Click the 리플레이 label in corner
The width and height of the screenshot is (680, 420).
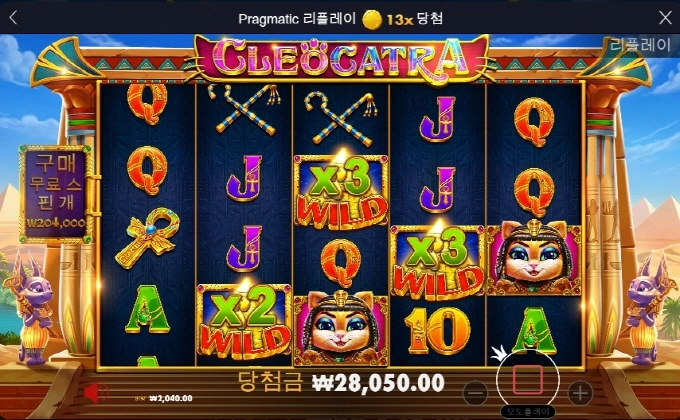tap(642, 47)
